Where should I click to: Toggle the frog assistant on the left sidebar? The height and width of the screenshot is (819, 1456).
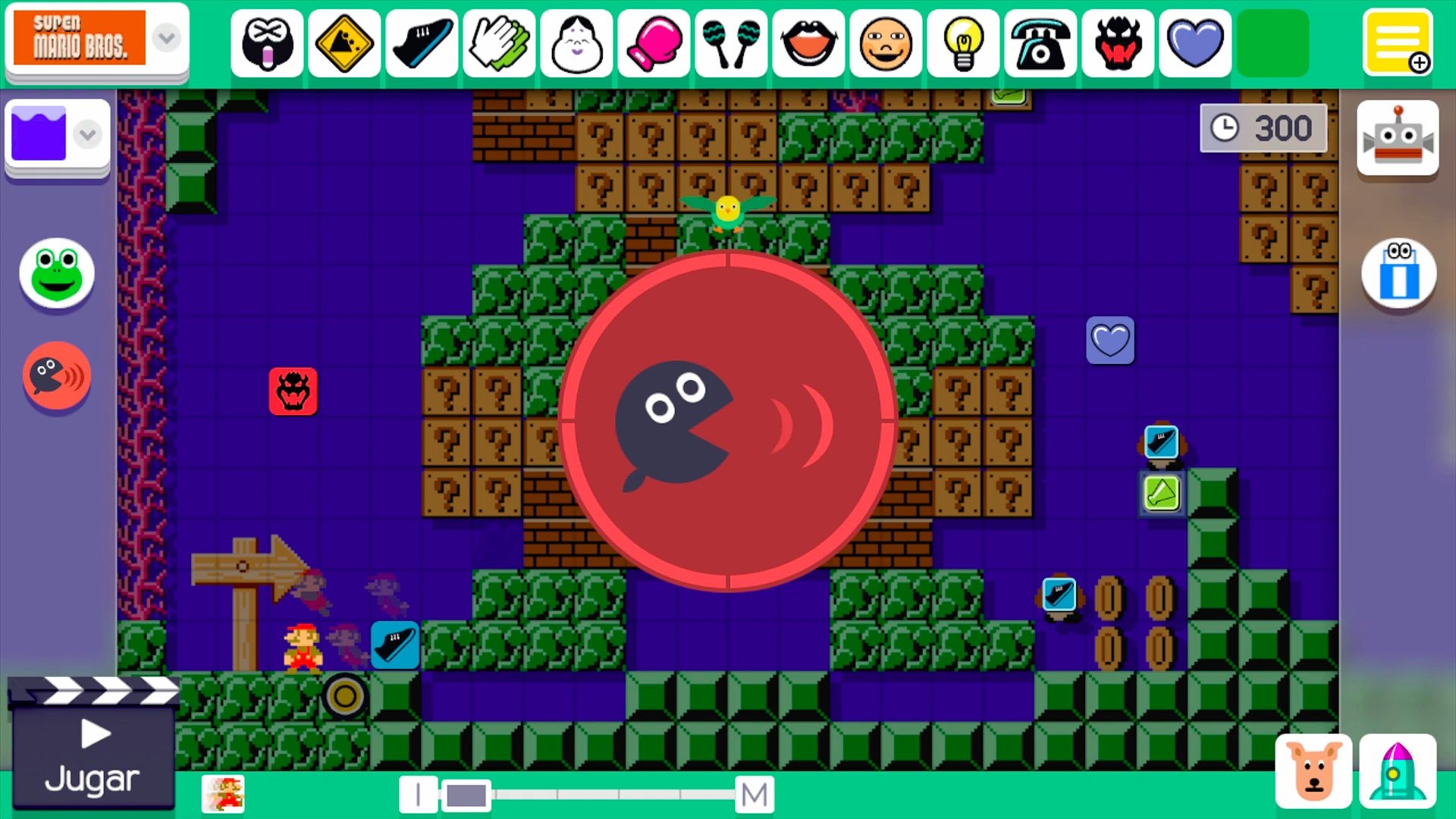pyautogui.click(x=56, y=275)
